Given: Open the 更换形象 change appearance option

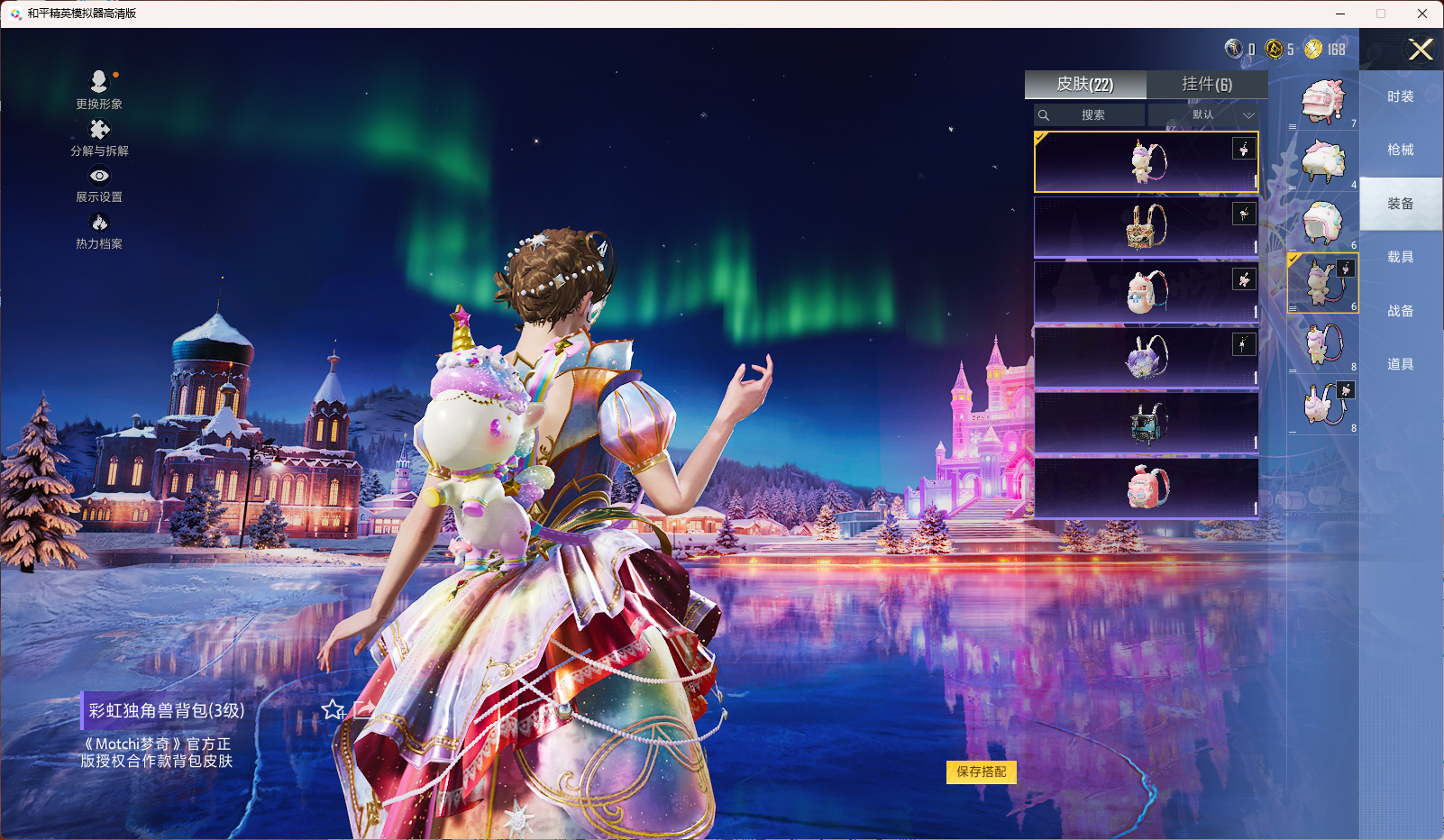Looking at the screenshot, I should pyautogui.click(x=99, y=89).
